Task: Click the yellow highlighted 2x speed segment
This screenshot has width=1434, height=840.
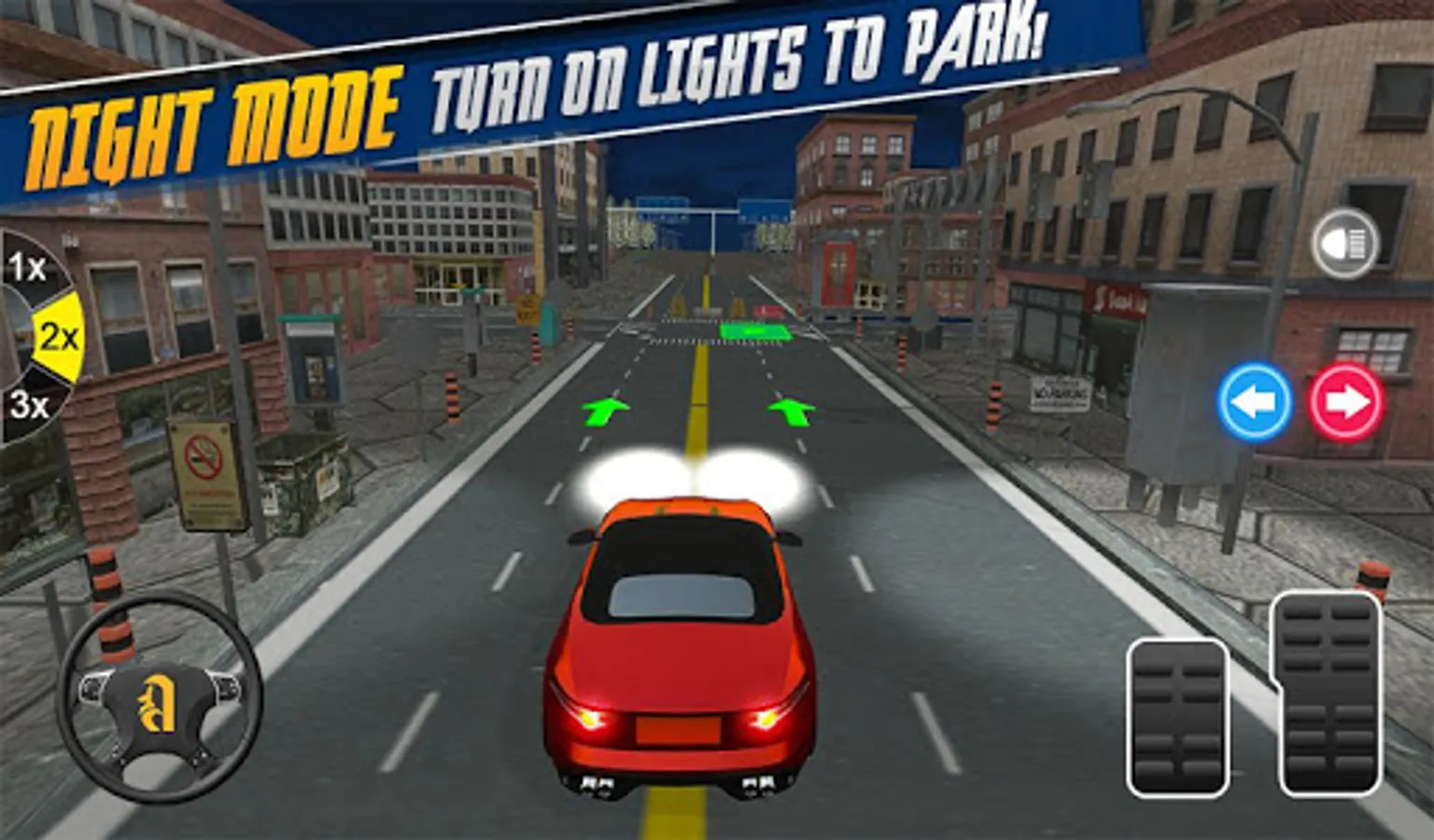Action: 56,338
